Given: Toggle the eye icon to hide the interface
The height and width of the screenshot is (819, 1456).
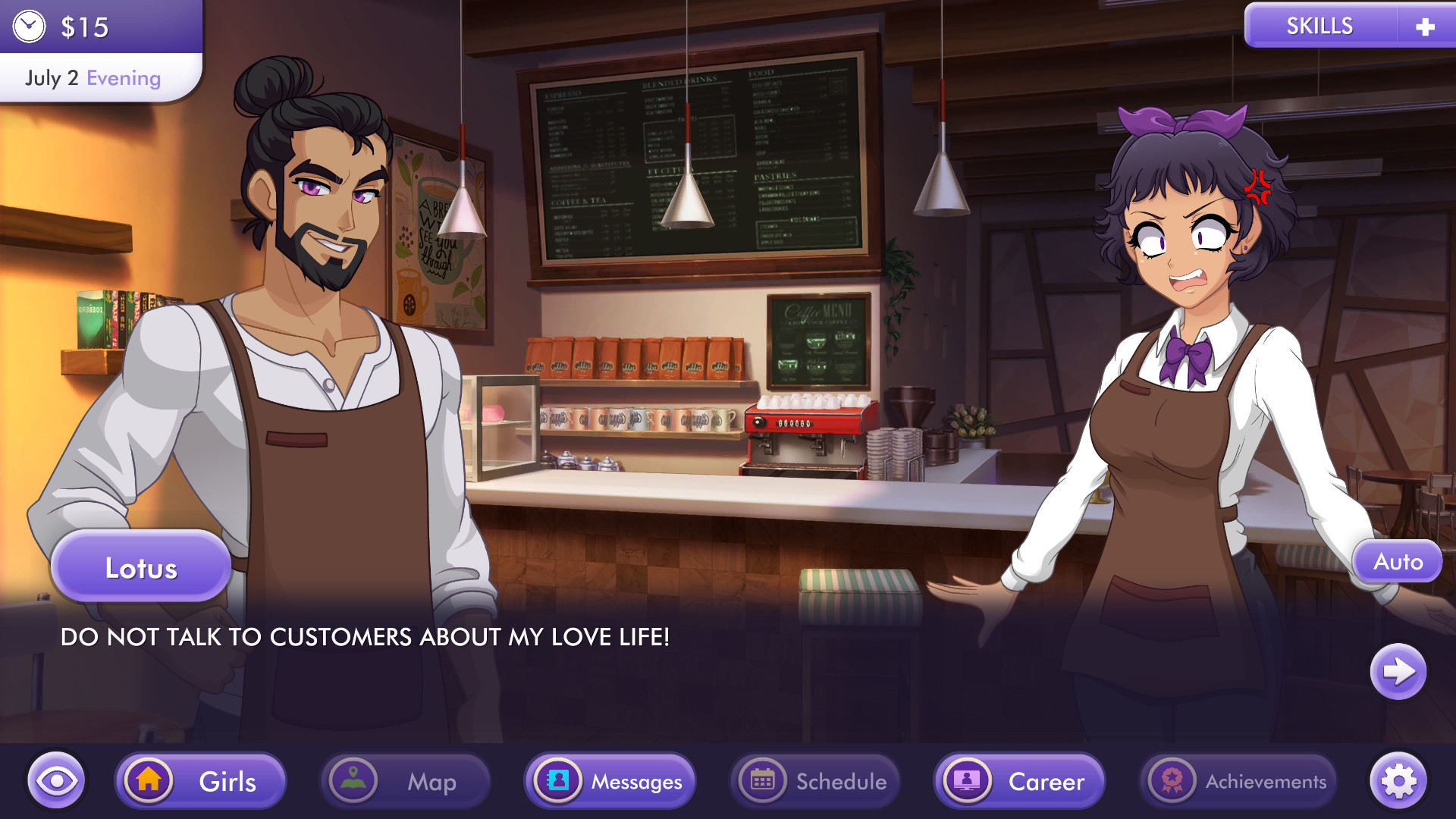Looking at the screenshot, I should point(57,780).
